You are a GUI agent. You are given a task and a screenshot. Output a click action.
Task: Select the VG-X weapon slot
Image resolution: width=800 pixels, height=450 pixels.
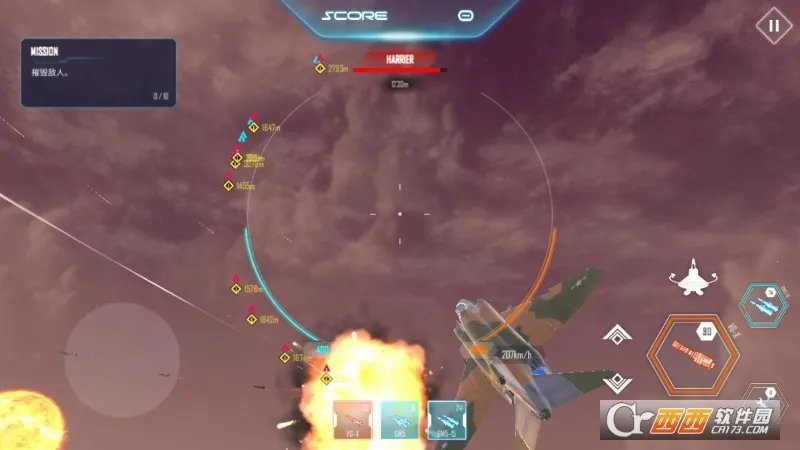(x=352, y=420)
